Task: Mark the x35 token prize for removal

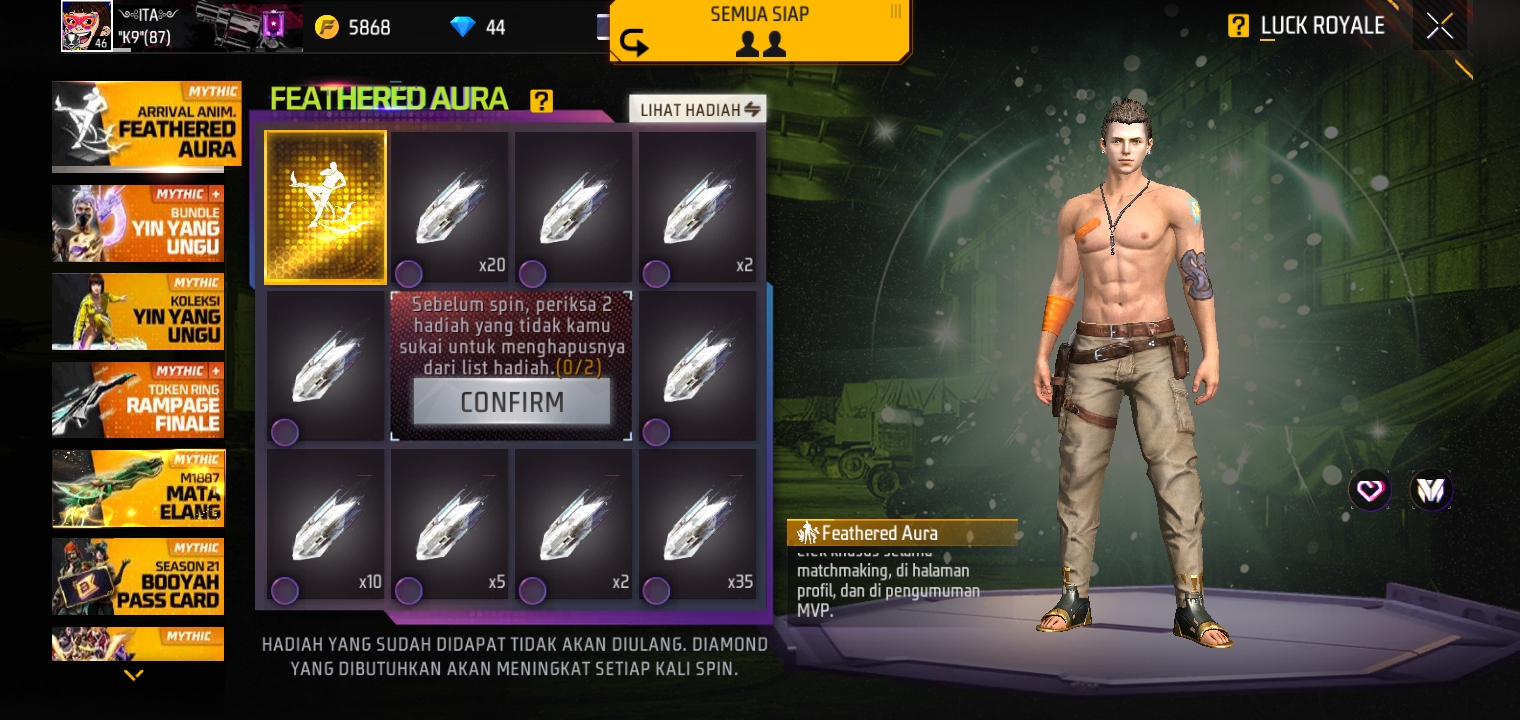Action: (x=697, y=524)
